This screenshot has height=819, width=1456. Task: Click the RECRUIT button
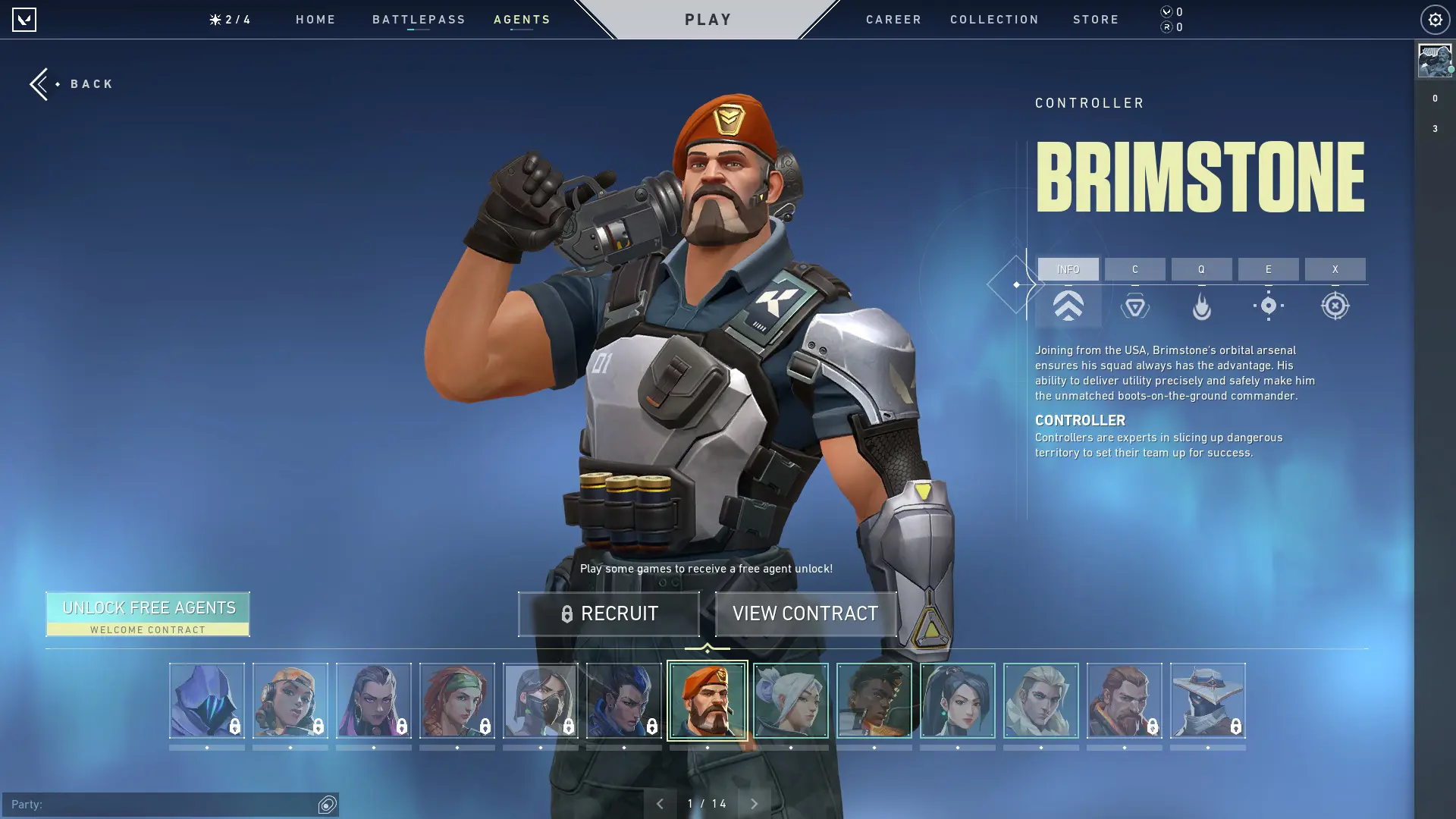tap(608, 614)
